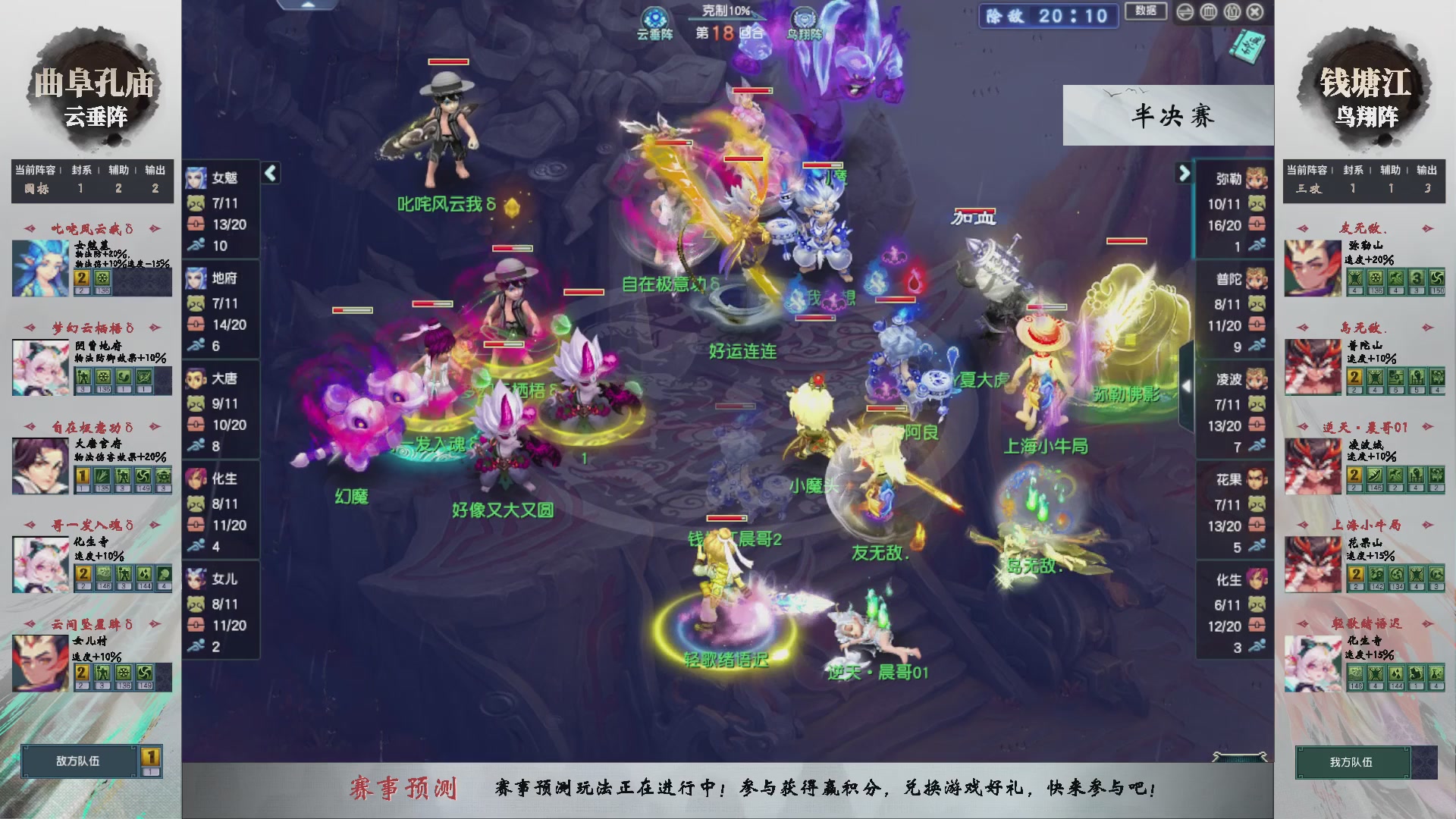The width and height of the screenshot is (1456, 819).
Task: Click the grid view circular icon top-right
Action: tap(1207, 12)
